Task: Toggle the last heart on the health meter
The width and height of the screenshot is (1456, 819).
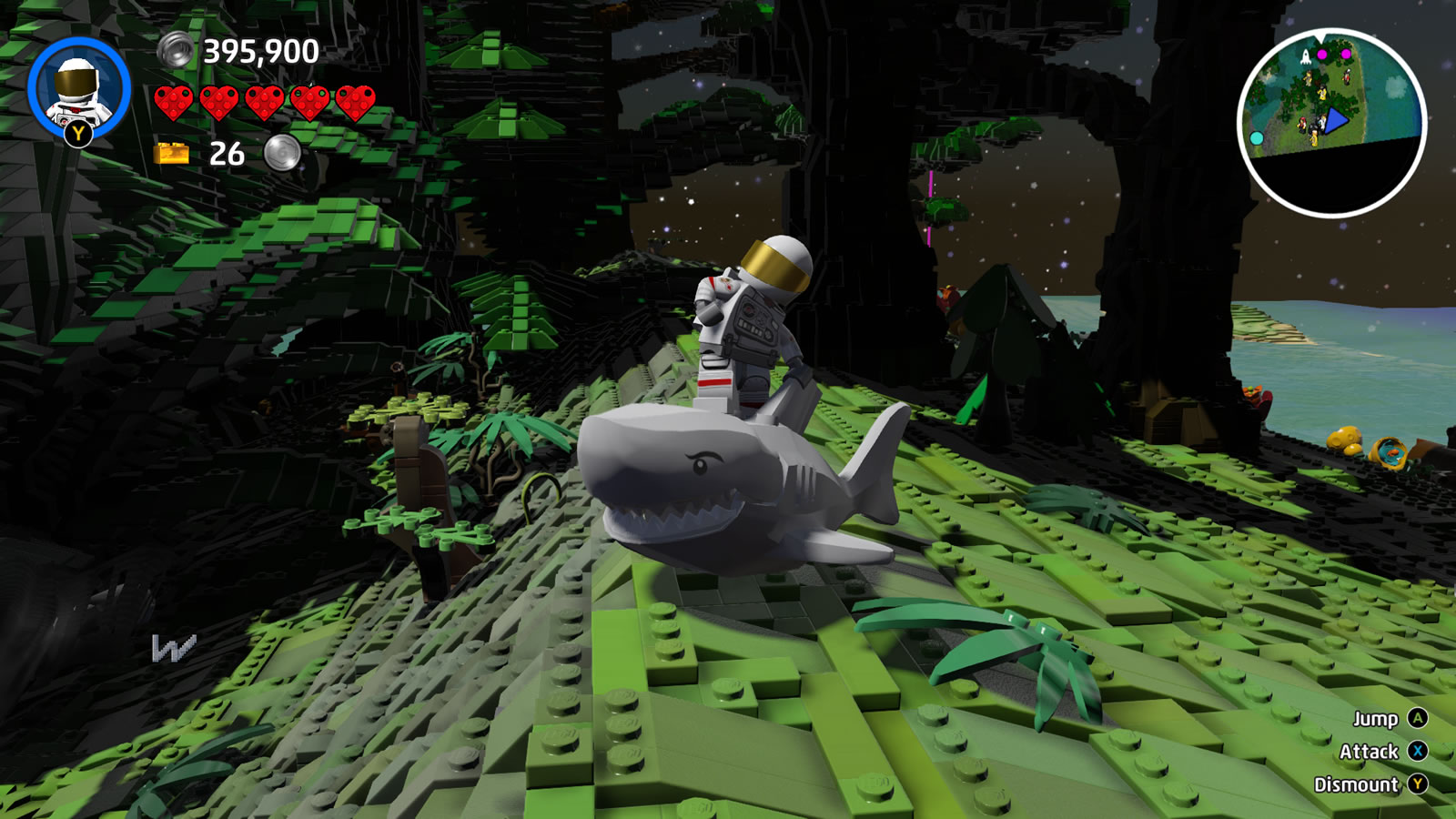Action: 355,103
